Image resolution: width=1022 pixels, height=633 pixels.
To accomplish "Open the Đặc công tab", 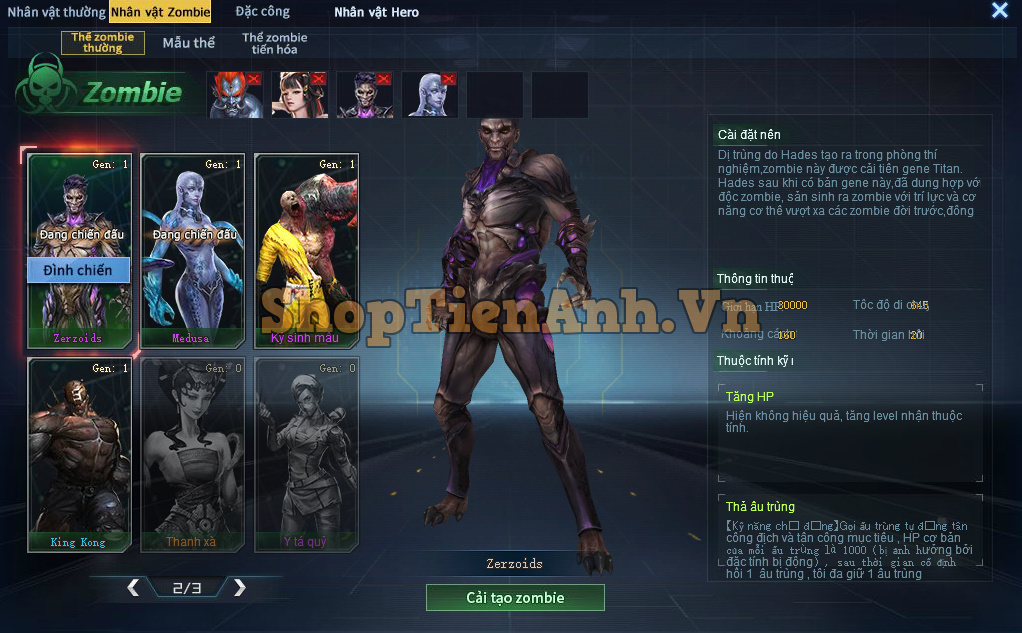I will tap(263, 12).
